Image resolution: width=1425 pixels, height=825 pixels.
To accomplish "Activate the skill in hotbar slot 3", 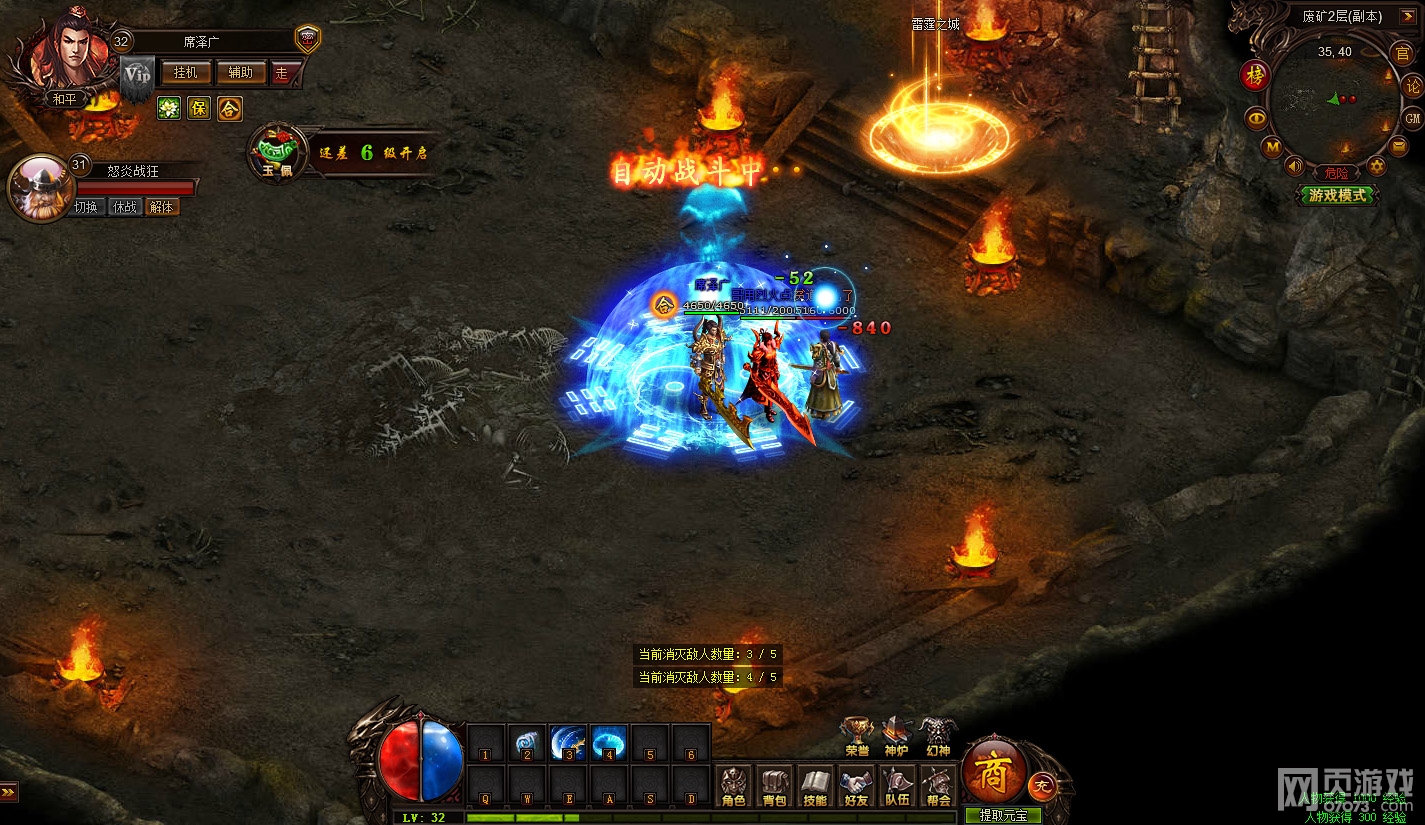I will click(x=568, y=743).
